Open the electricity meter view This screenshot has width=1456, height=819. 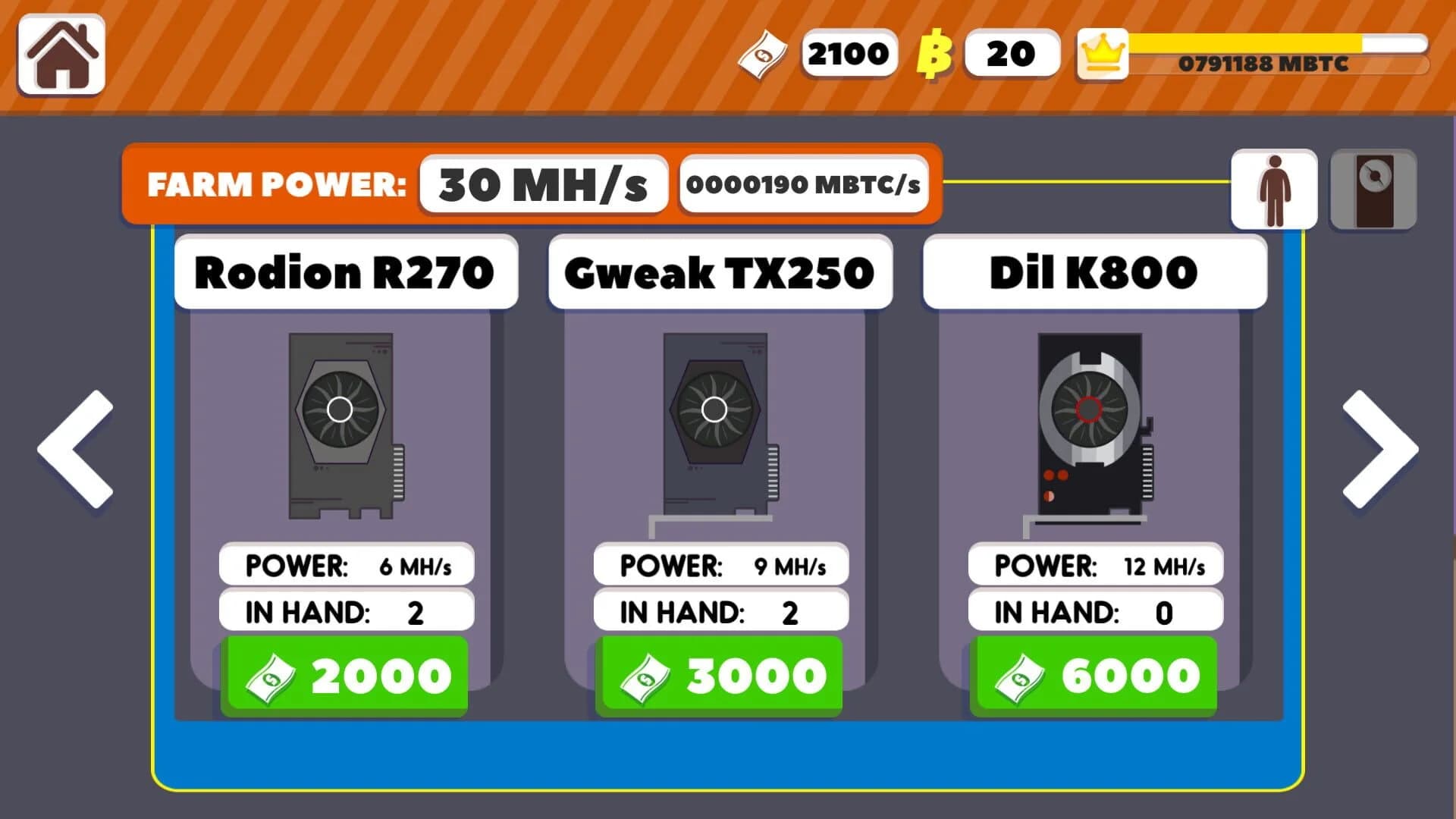coord(1373,188)
